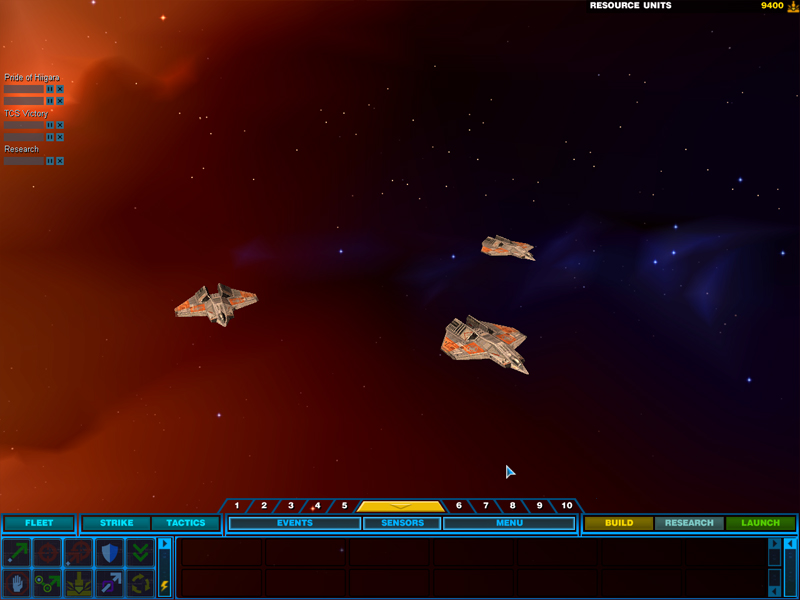This screenshot has width=800, height=600.
Task: Activate the green arrow Move command
Action: (16, 552)
